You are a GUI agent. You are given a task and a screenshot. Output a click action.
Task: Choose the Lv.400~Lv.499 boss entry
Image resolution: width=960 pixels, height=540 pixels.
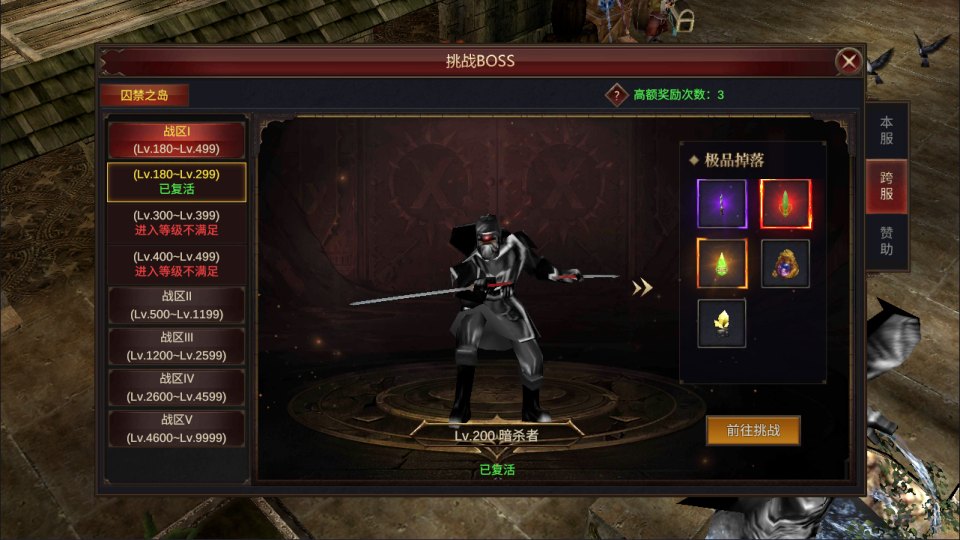pos(177,264)
